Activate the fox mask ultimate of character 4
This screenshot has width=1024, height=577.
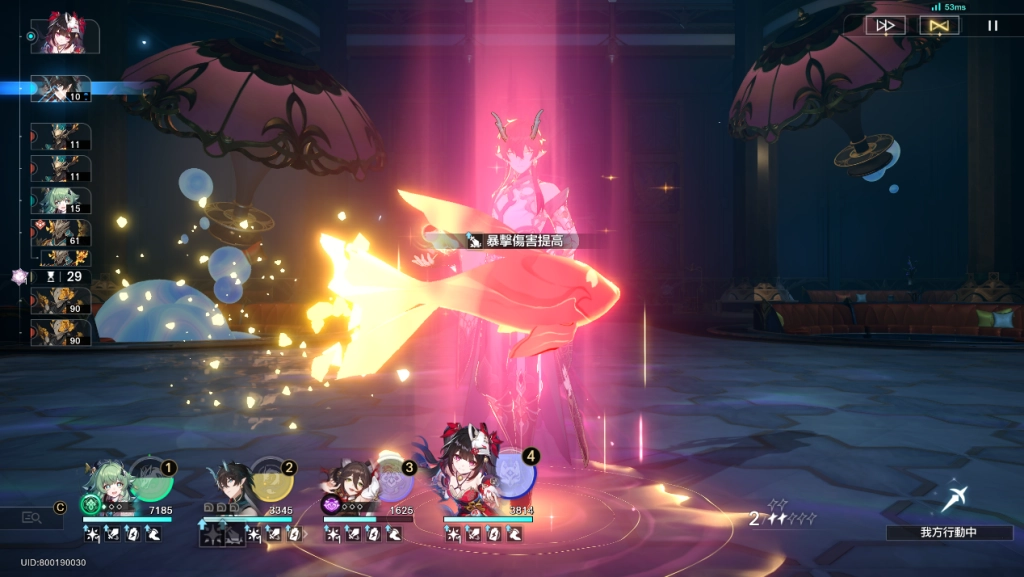pyautogui.click(x=514, y=474)
